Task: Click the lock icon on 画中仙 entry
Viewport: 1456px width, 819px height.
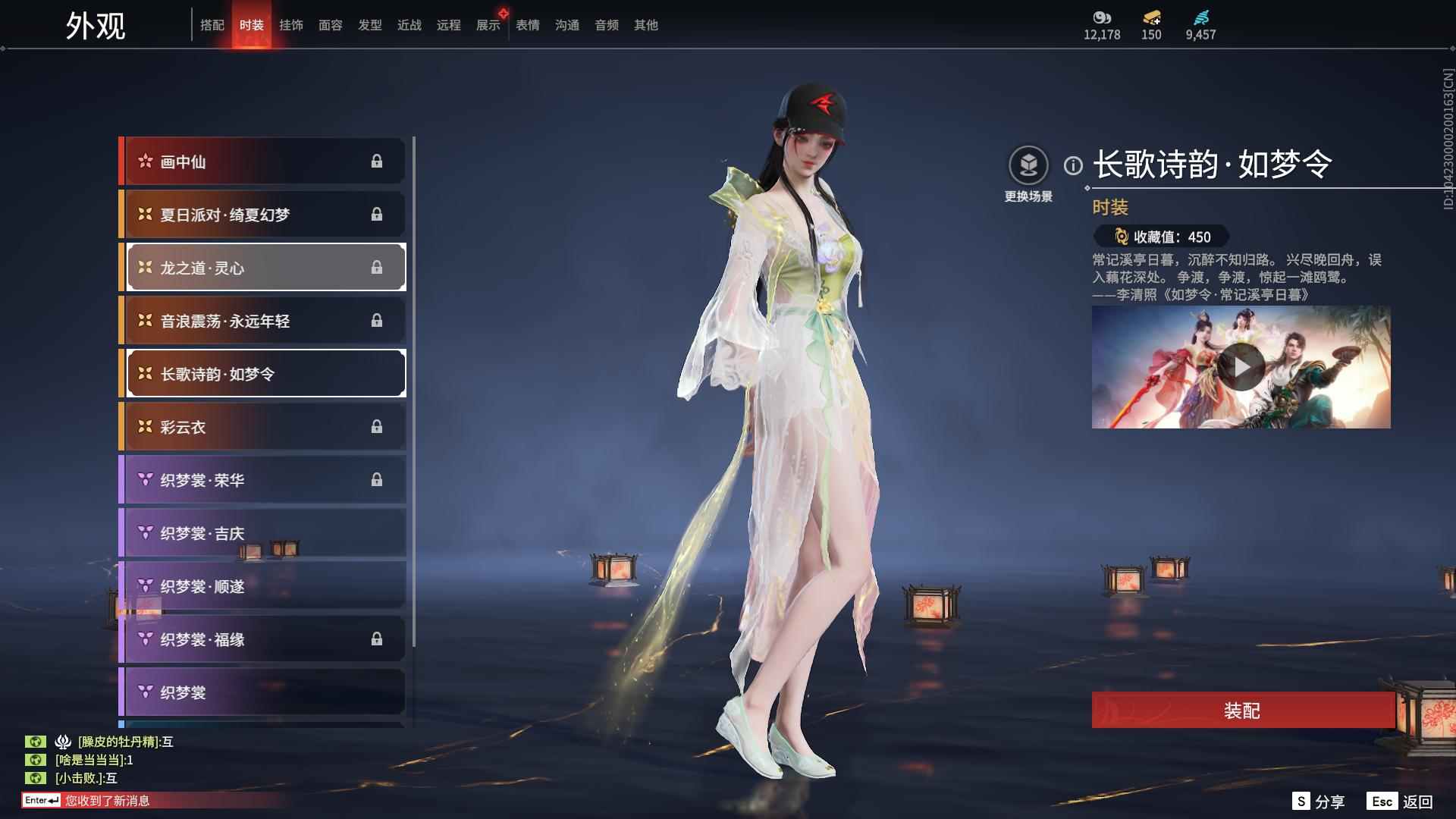Action: pyautogui.click(x=378, y=161)
